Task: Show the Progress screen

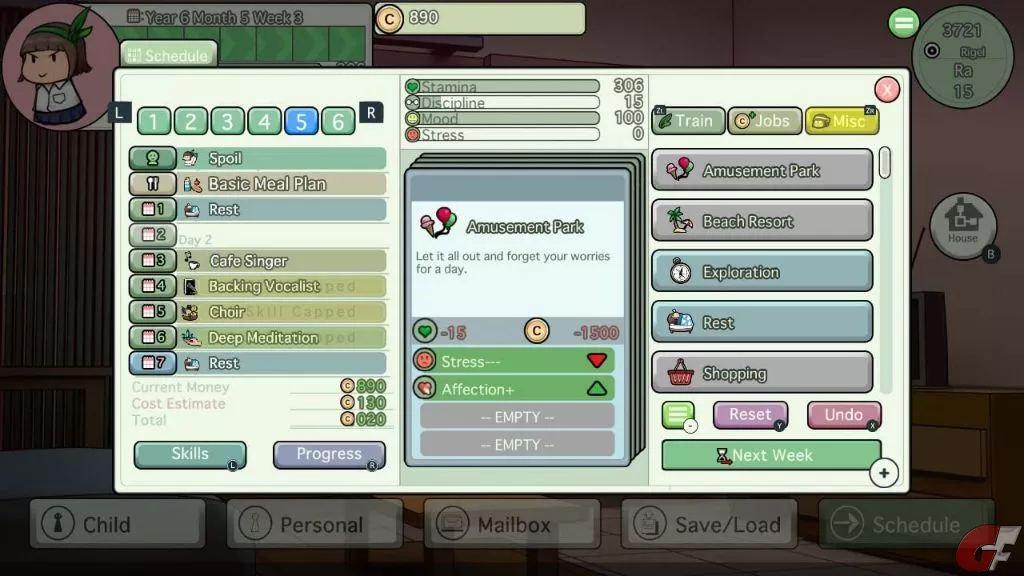Action: [329, 455]
